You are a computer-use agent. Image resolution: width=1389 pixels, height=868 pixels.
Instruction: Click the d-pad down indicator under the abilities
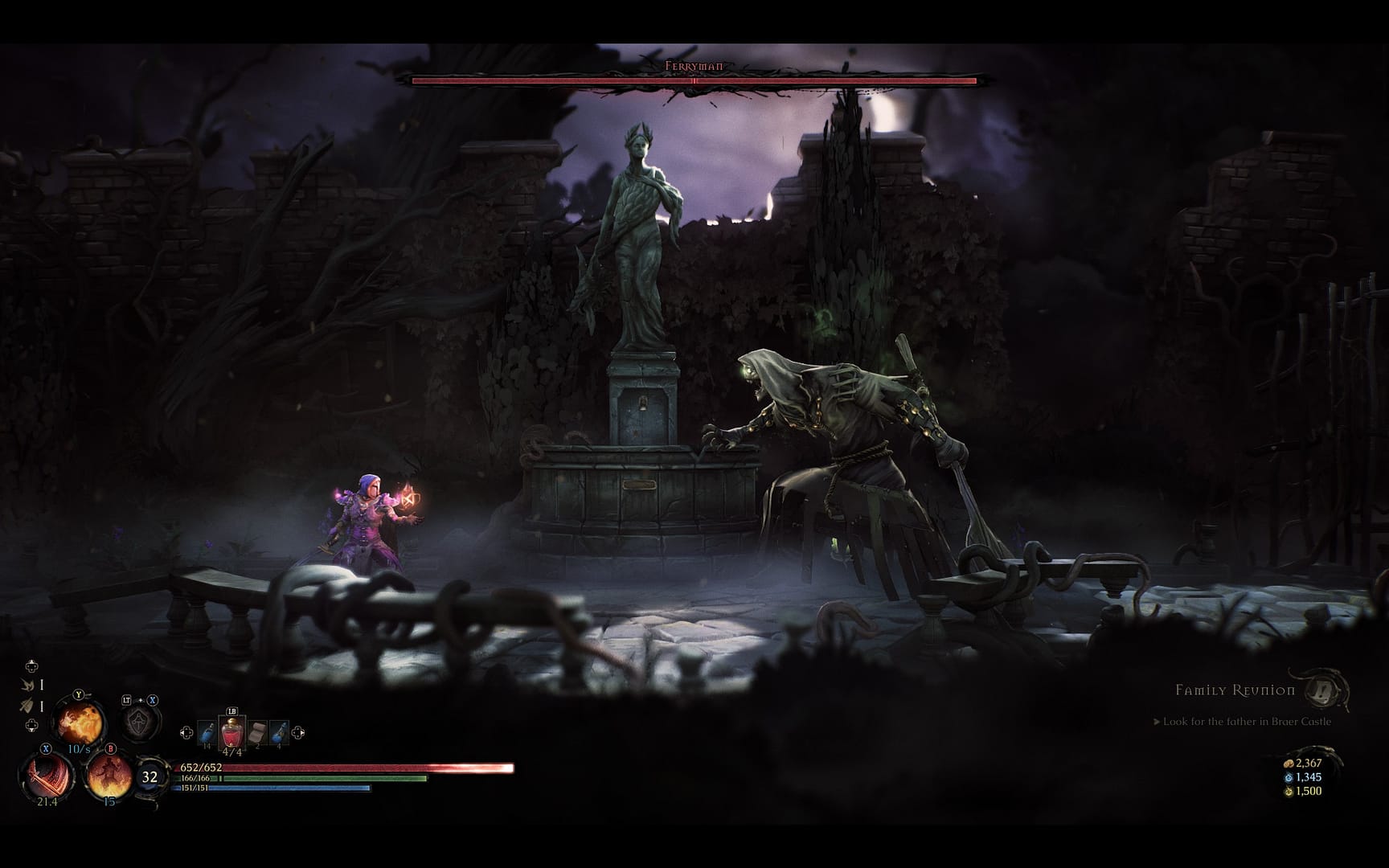tap(31, 723)
